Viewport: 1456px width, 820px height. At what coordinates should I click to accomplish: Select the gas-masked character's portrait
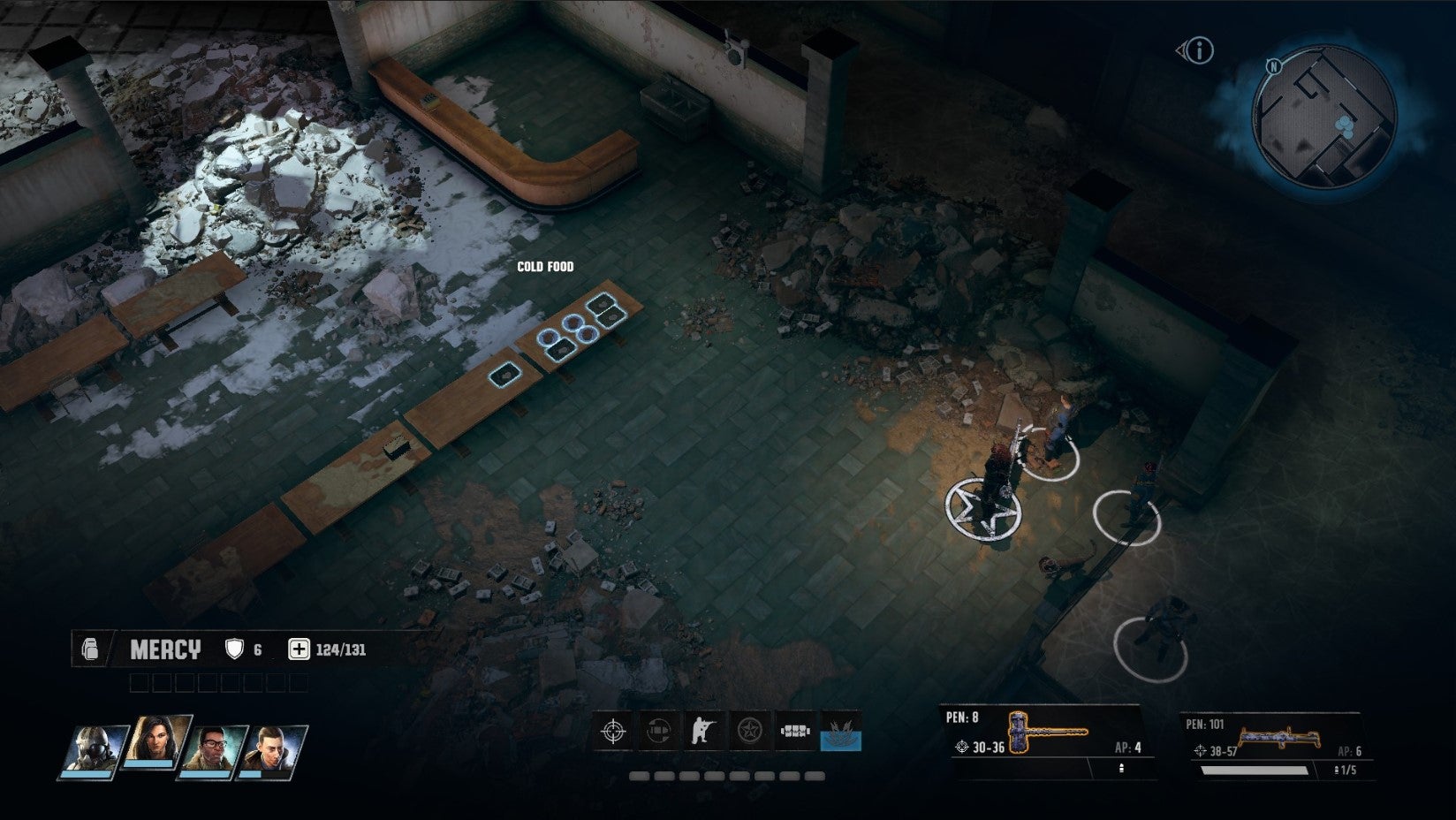pyautogui.click(x=92, y=750)
